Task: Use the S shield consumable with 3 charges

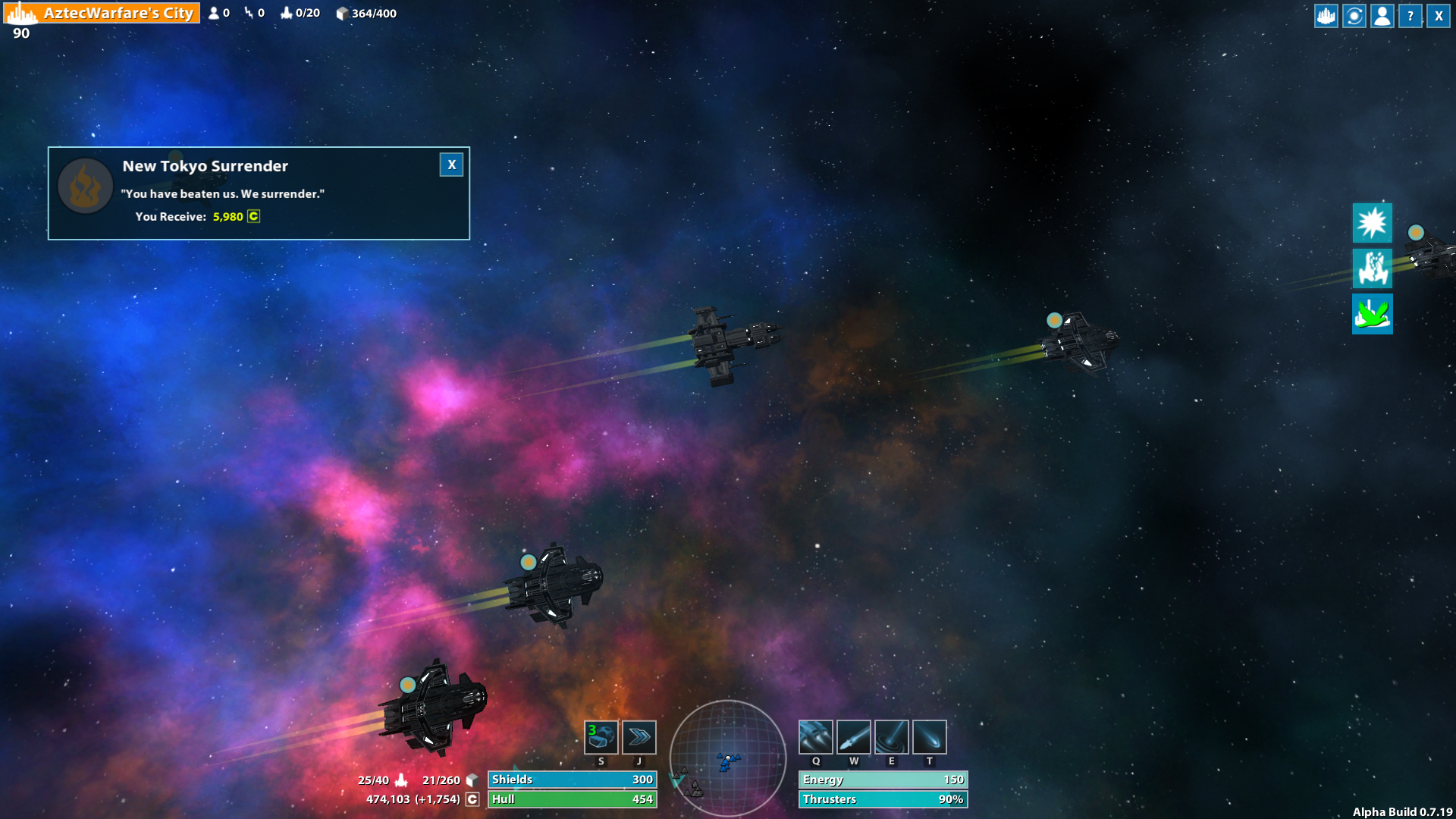Action: 601,736
